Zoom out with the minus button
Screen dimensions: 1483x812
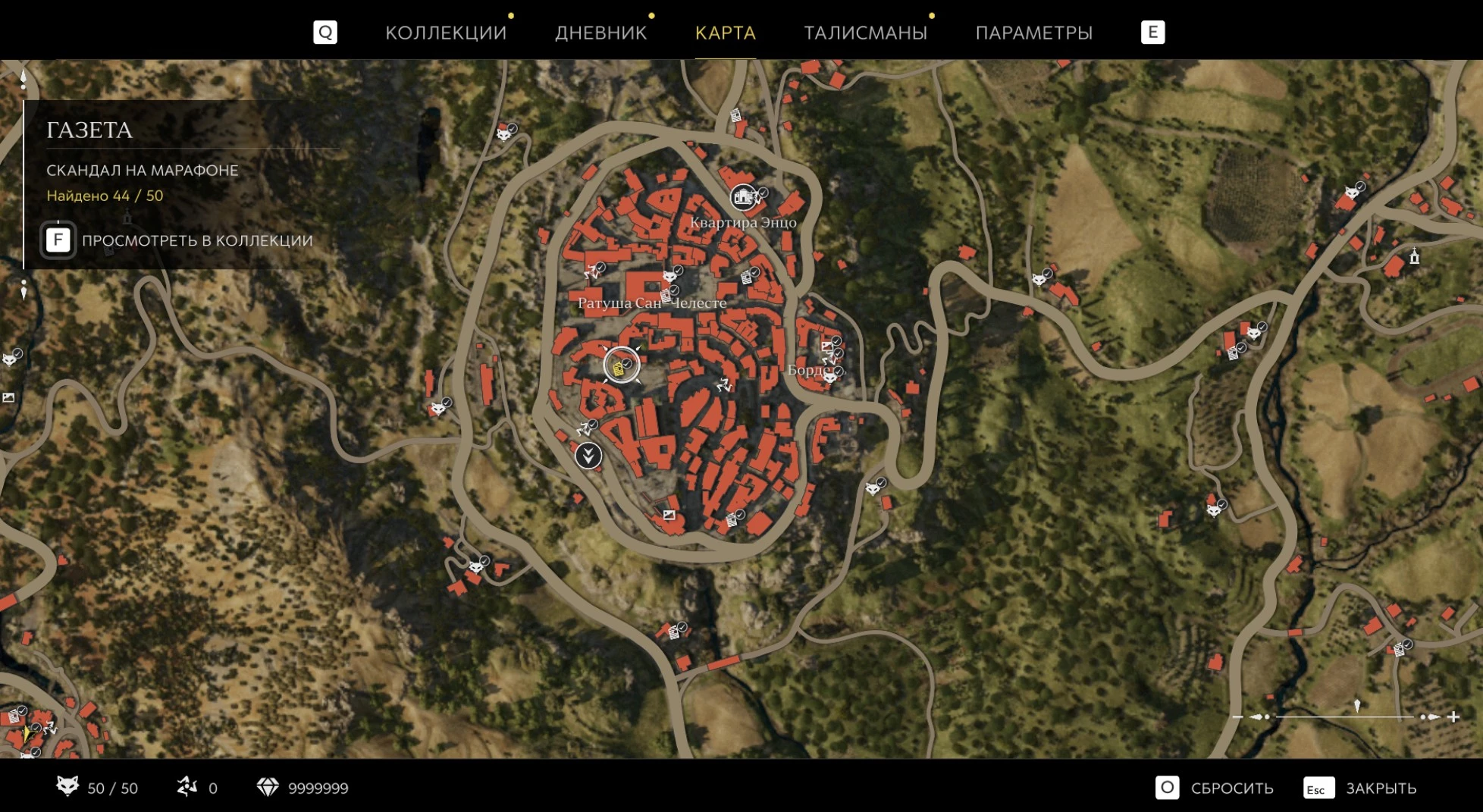click(x=1237, y=716)
